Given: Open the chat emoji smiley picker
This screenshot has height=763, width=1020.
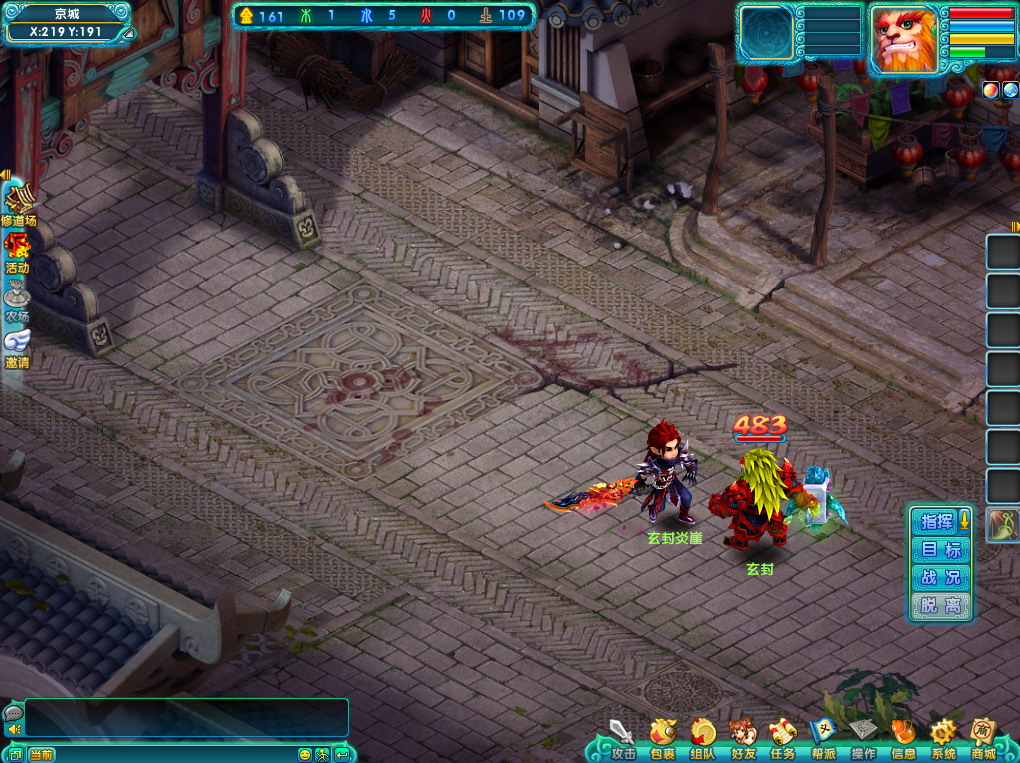Looking at the screenshot, I should click(304, 754).
